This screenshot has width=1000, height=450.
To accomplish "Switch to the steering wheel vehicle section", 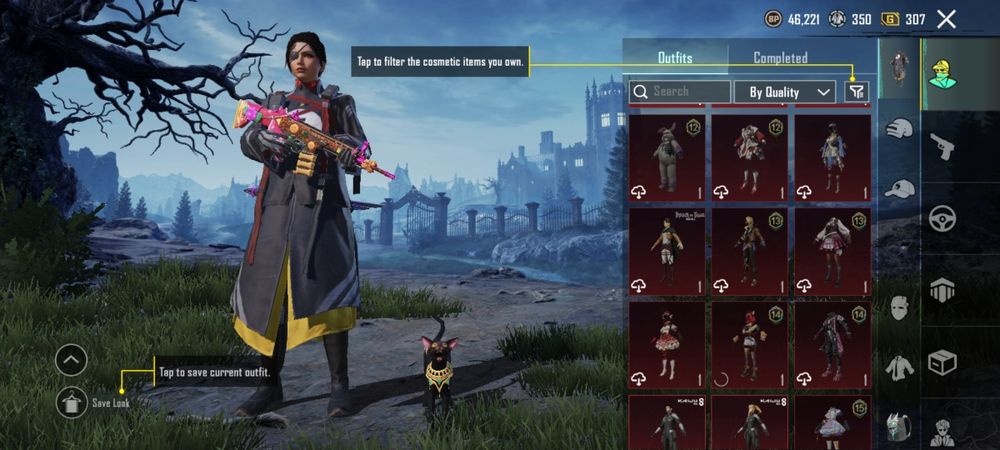I will click(x=942, y=219).
